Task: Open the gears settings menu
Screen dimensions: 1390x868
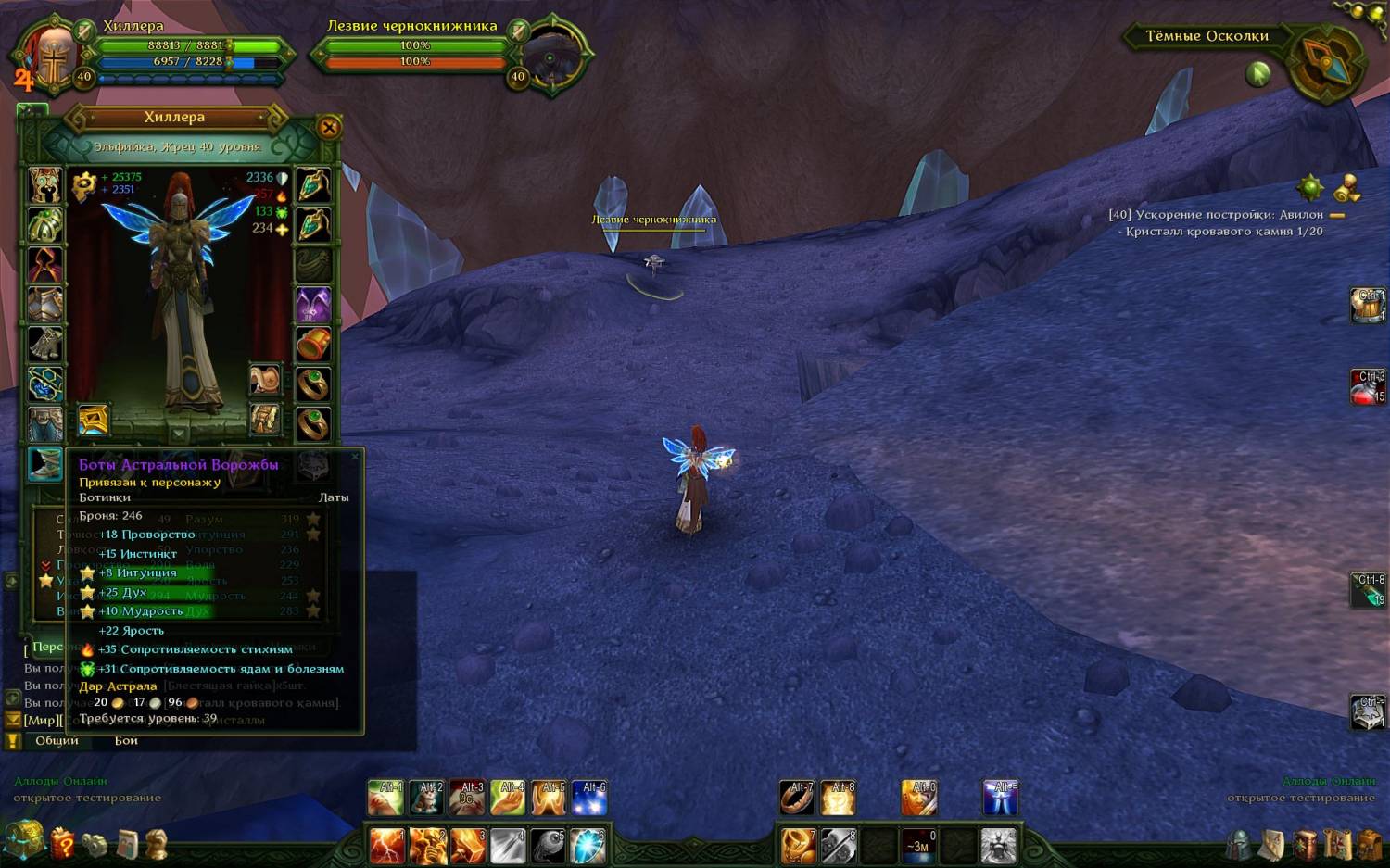Action: 95,844
